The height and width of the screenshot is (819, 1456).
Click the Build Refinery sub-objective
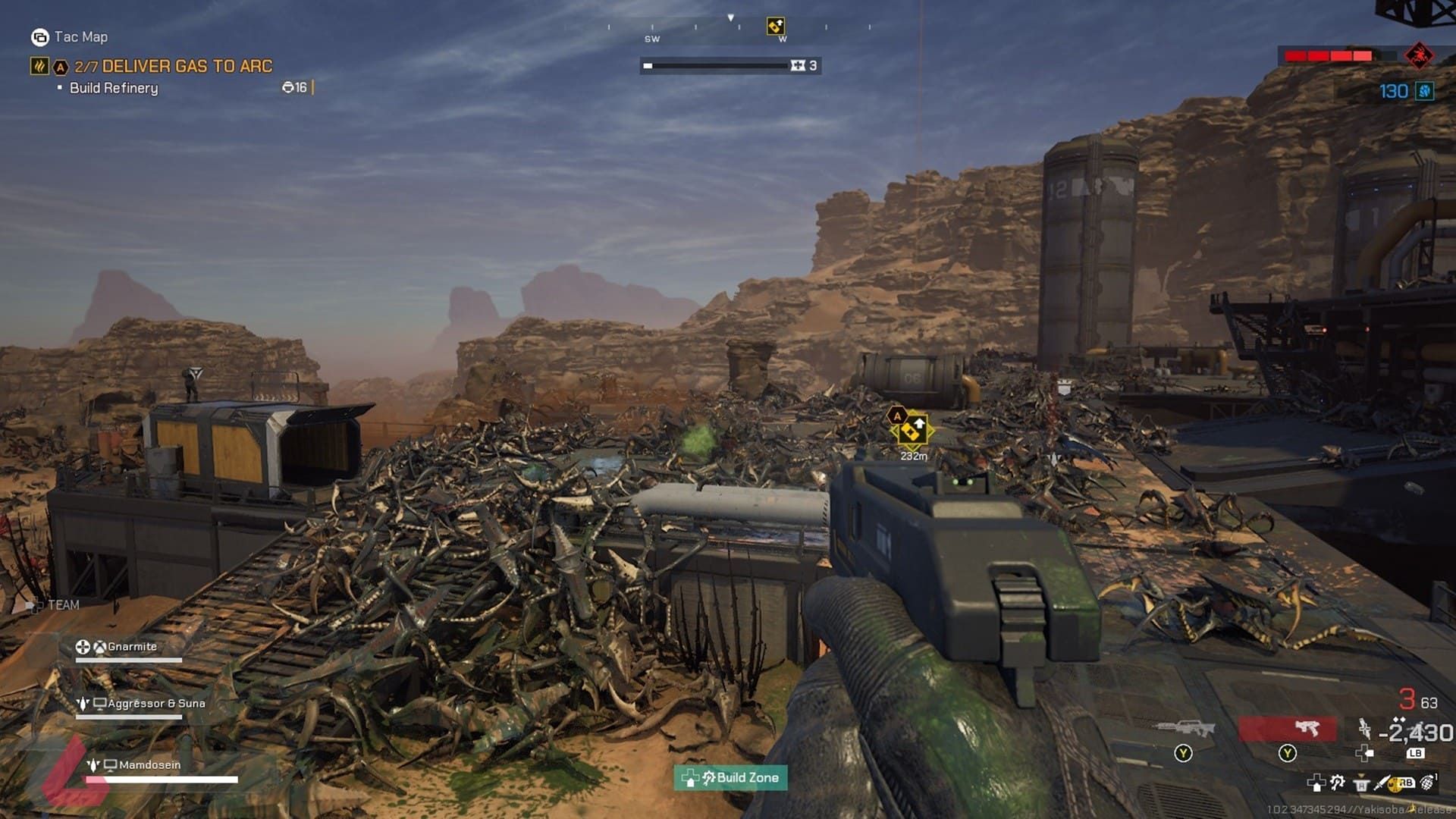tap(114, 88)
